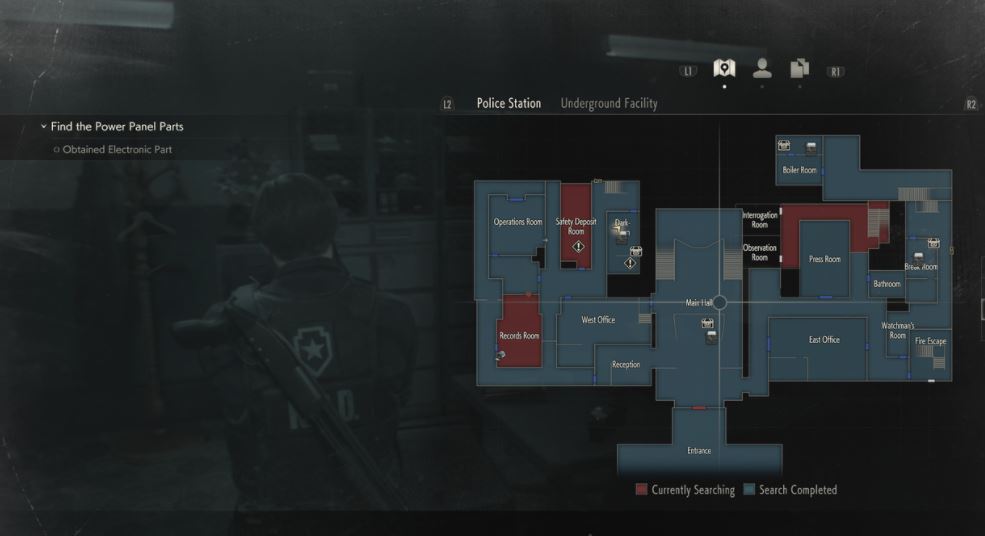The width and height of the screenshot is (985, 536).
Task: Choose the Entrance area on the map
Action: pos(699,450)
